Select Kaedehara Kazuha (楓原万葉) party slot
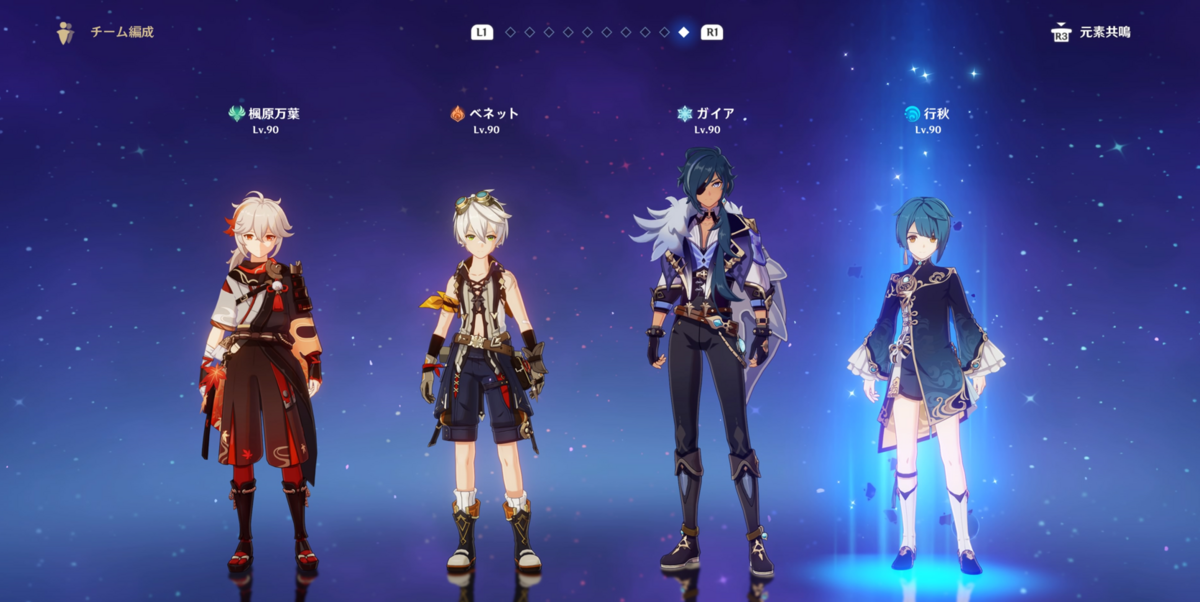Image resolution: width=1200 pixels, height=602 pixels. coord(265,380)
